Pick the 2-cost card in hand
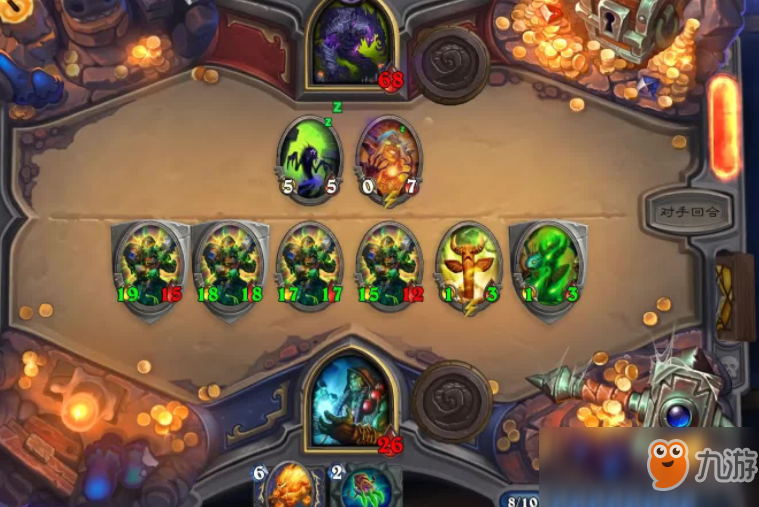Image resolution: width=759 pixels, height=507 pixels. tap(365, 487)
